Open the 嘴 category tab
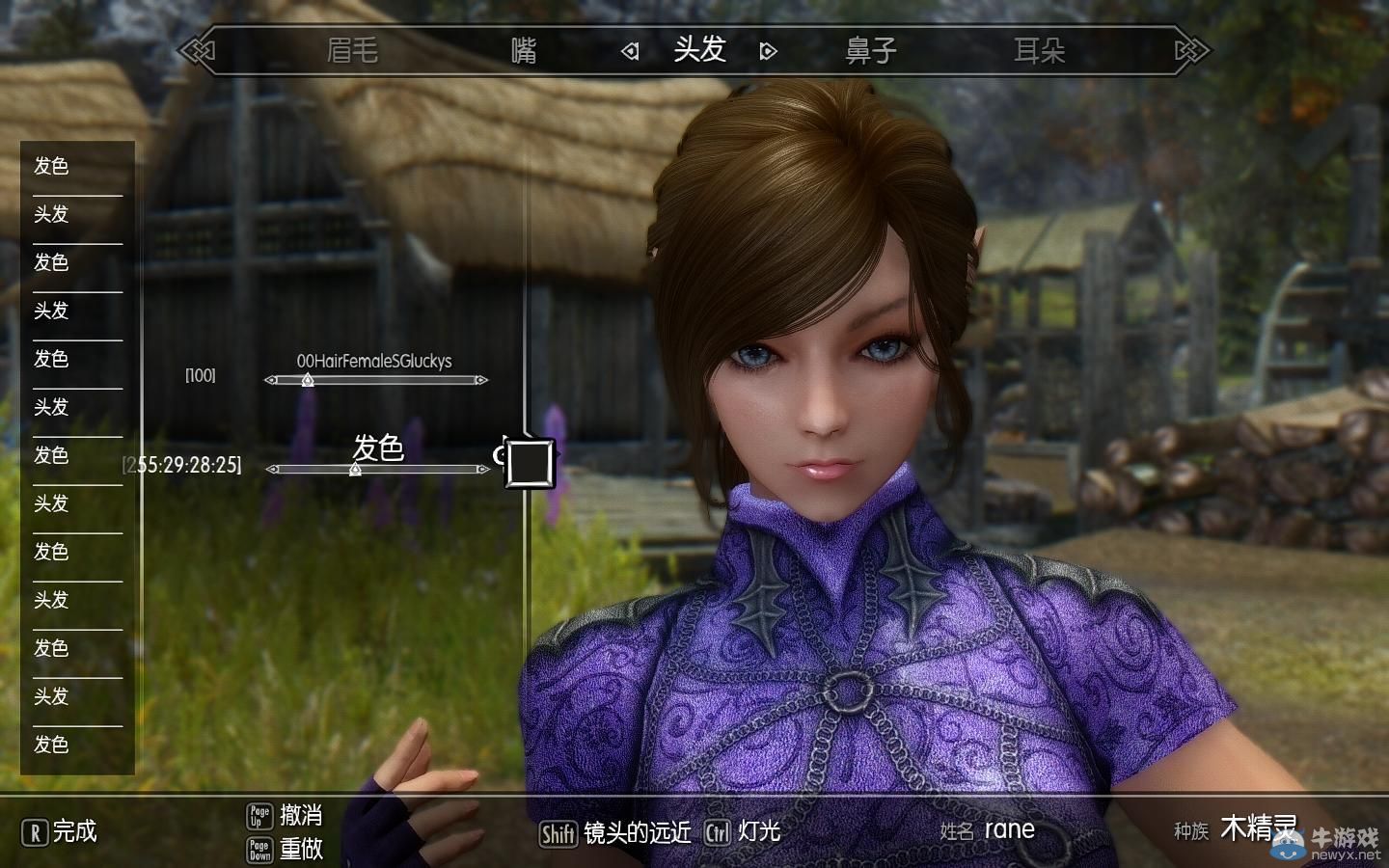The height and width of the screenshot is (868, 1389). [x=522, y=50]
